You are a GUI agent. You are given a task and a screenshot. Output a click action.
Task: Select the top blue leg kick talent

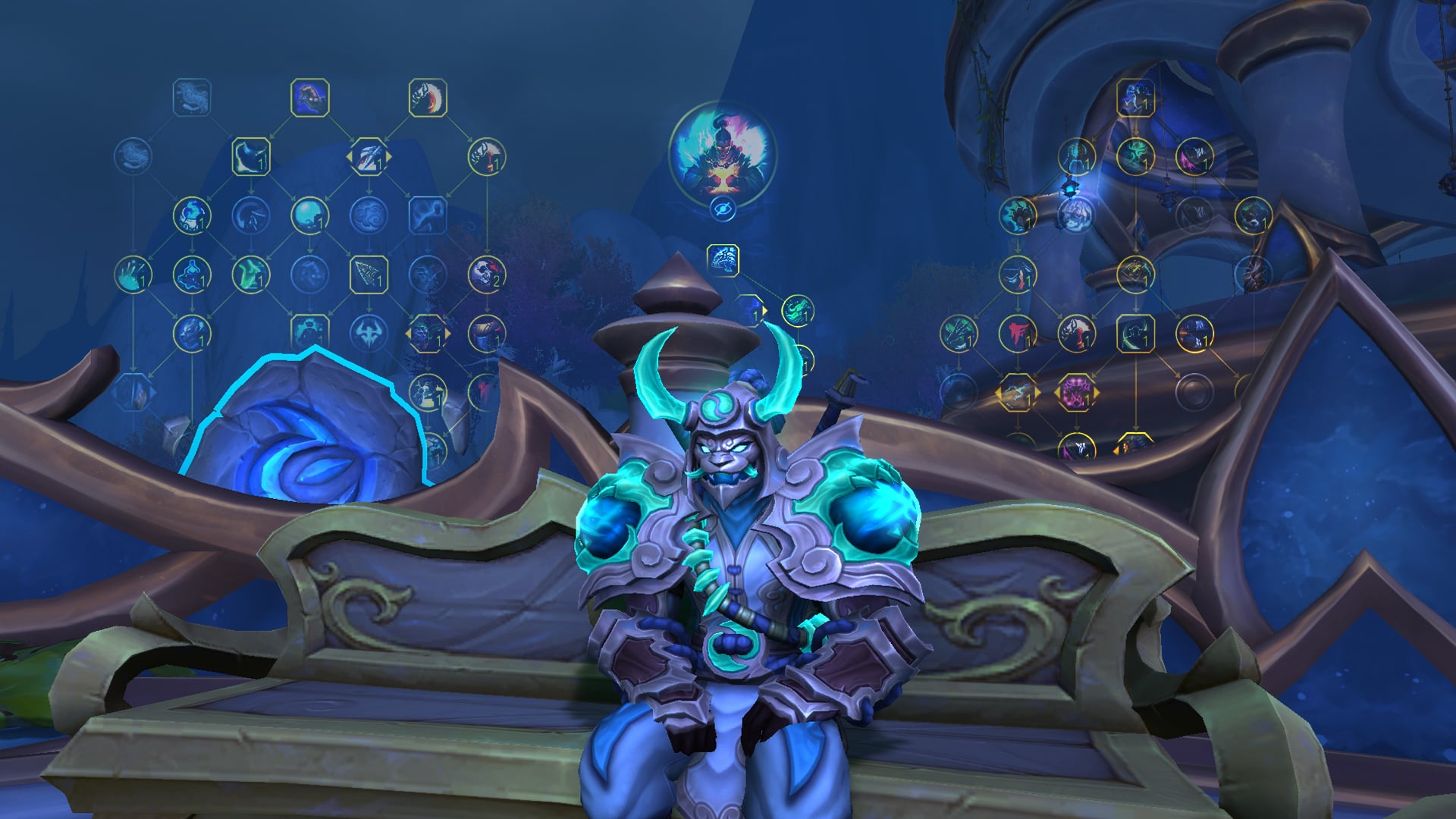pyautogui.click(x=309, y=98)
